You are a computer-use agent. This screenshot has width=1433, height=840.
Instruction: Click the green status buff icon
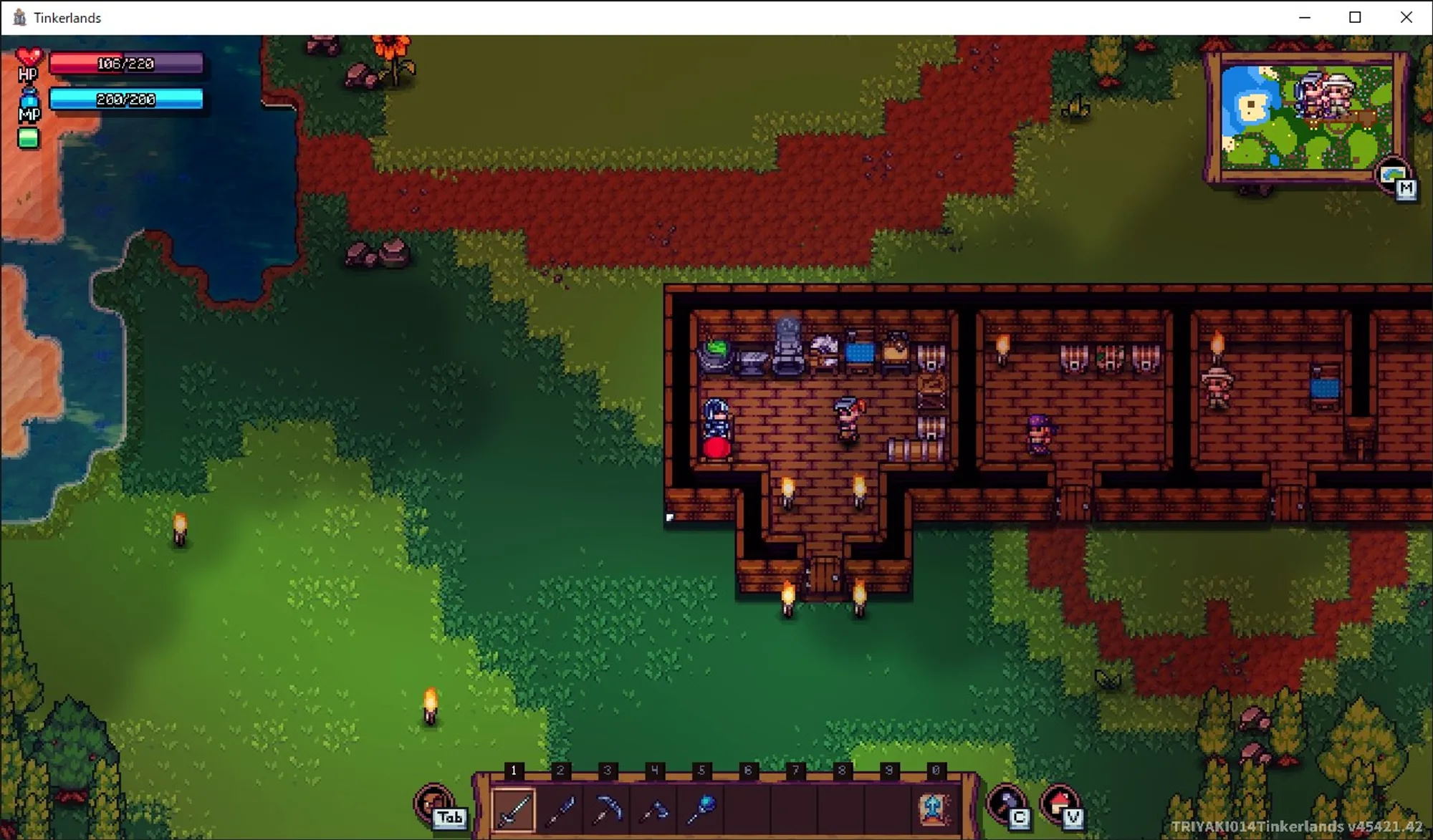(x=29, y=138)
